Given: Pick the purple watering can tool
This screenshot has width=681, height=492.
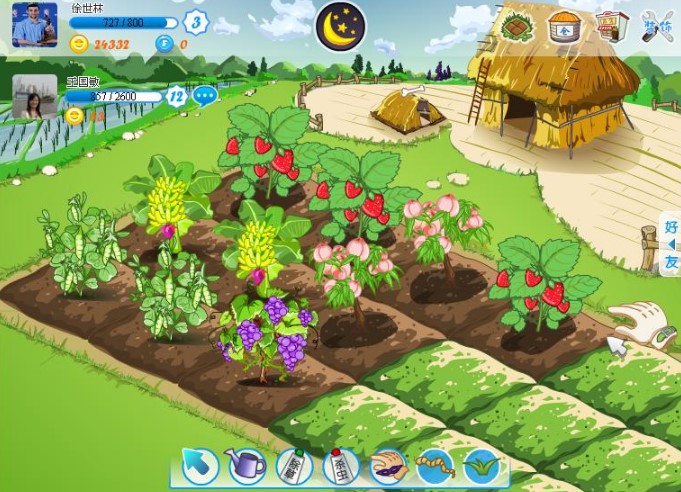Looking at the screenshot, I should [x=246, y=466].
